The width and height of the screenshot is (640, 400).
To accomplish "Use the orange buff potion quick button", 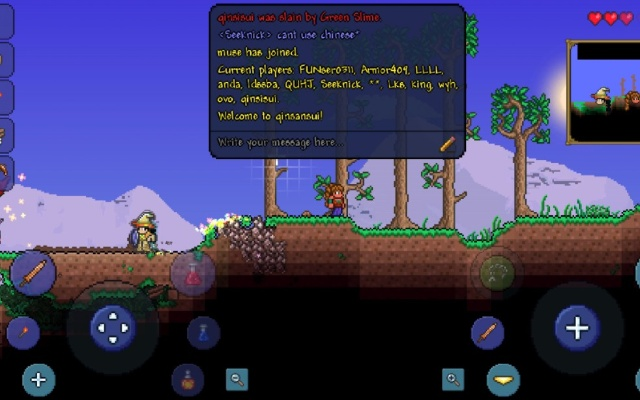I will point(188,380).
